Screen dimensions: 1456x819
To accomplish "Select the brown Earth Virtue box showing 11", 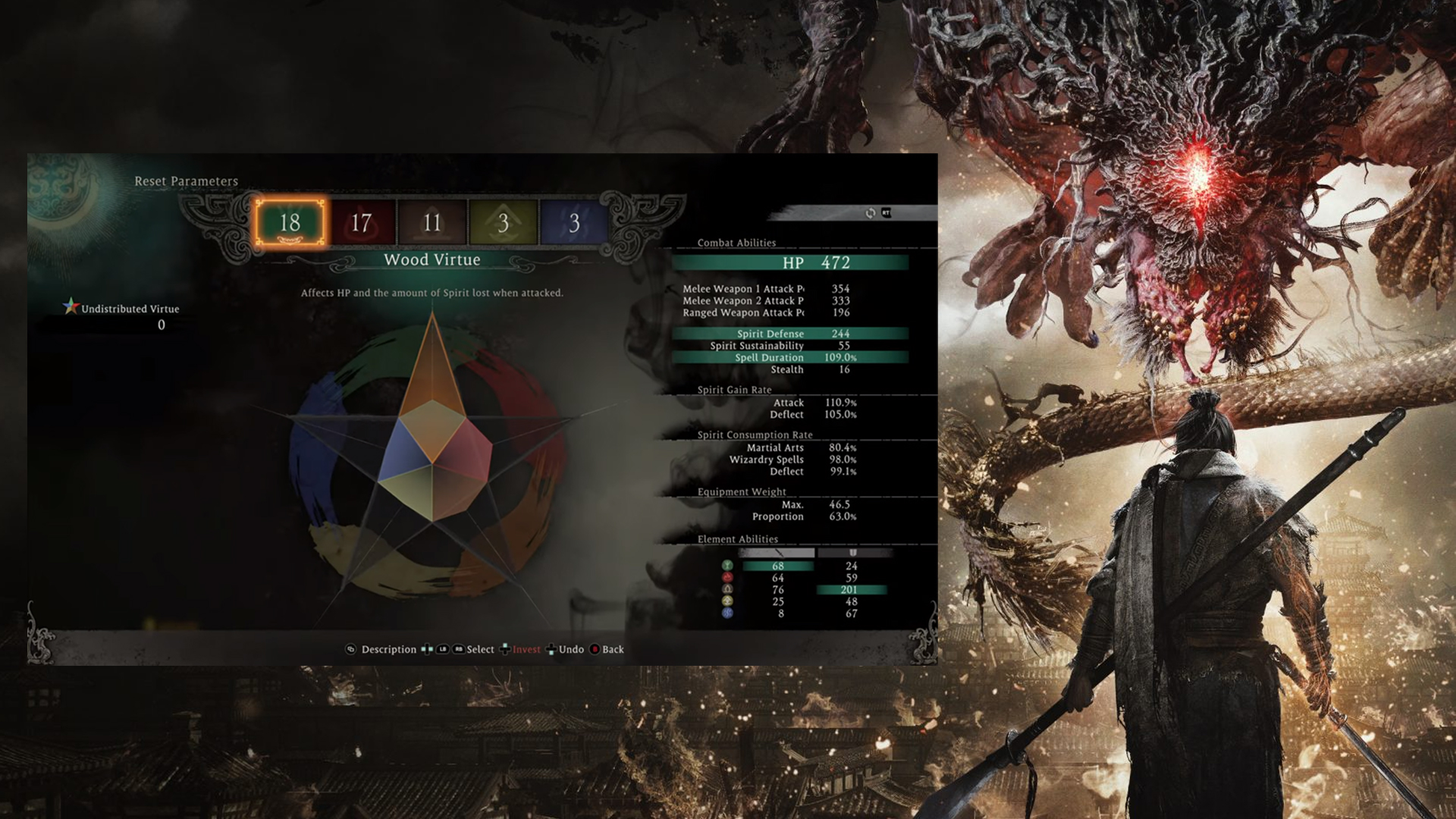I will click(x=431, y=223).
